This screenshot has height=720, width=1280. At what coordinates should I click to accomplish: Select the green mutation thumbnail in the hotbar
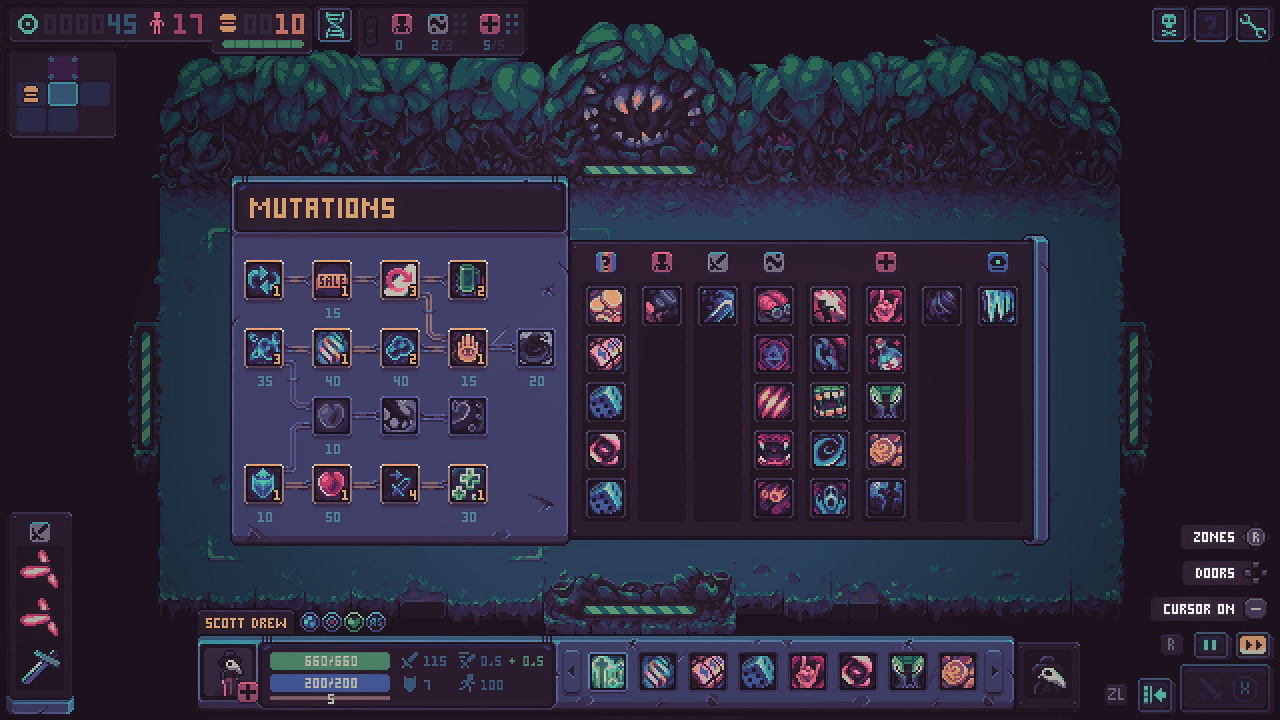tap(608, 673)
